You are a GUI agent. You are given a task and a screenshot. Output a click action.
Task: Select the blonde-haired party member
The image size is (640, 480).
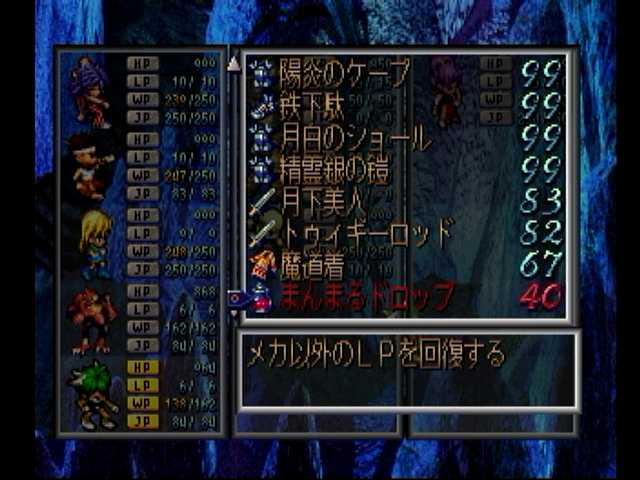pyautogui.click(x=94, y=243)
